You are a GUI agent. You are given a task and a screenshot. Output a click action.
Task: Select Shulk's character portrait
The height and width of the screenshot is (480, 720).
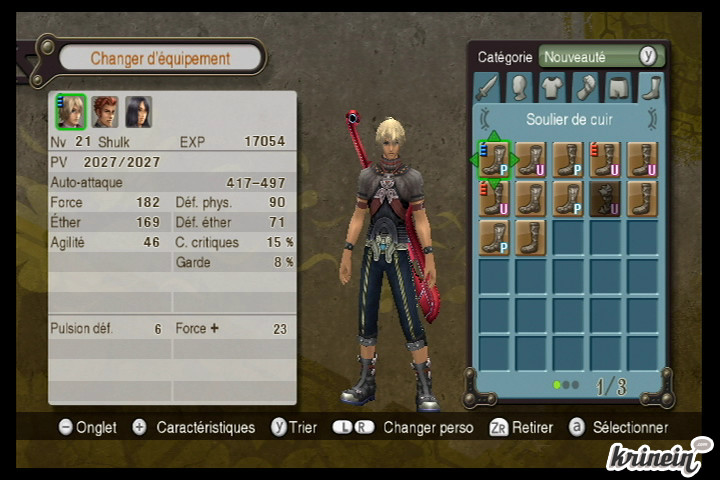click(x=71, y=111)
